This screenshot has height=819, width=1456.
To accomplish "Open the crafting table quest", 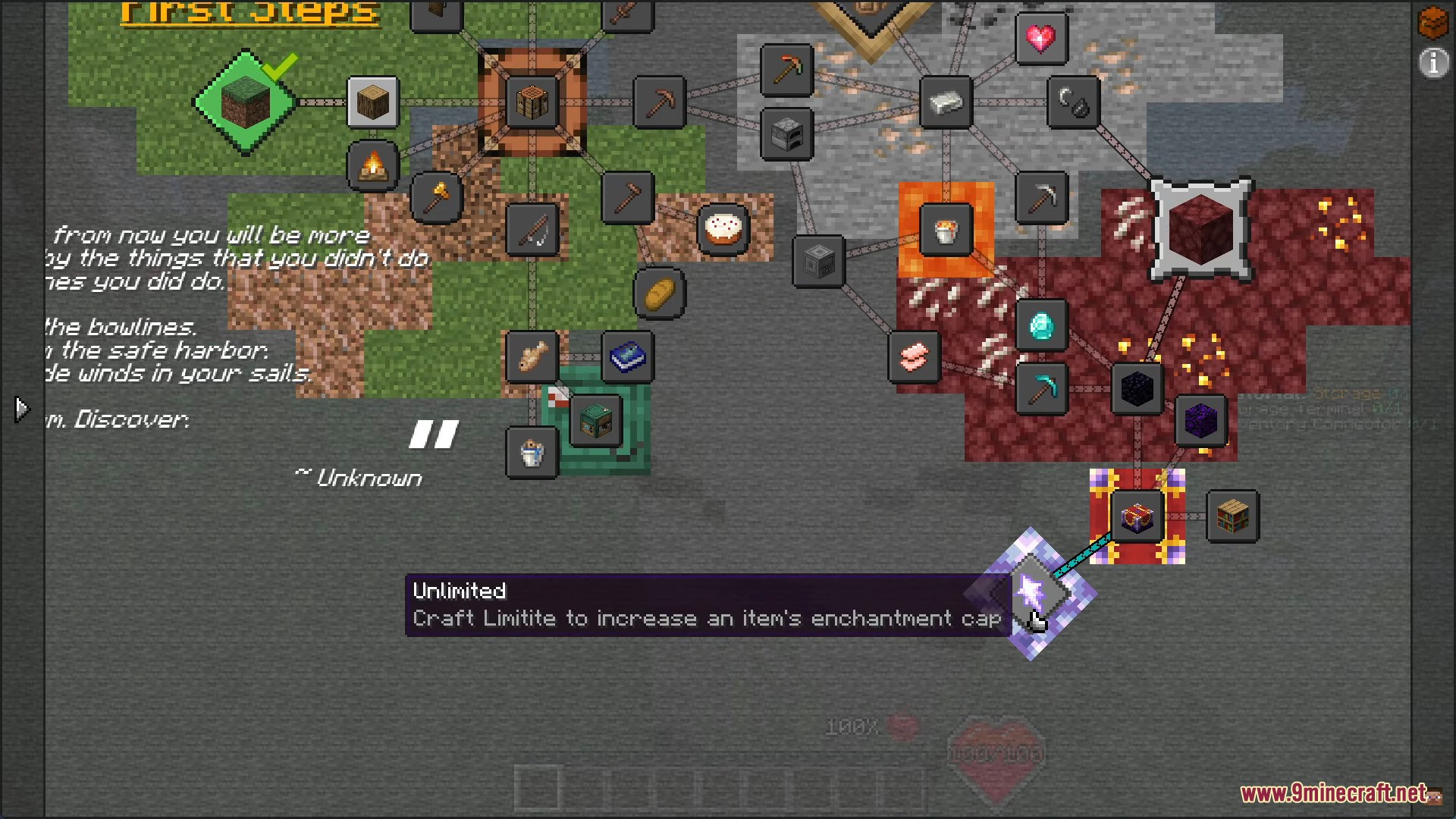I will click(x=532, y=102).
